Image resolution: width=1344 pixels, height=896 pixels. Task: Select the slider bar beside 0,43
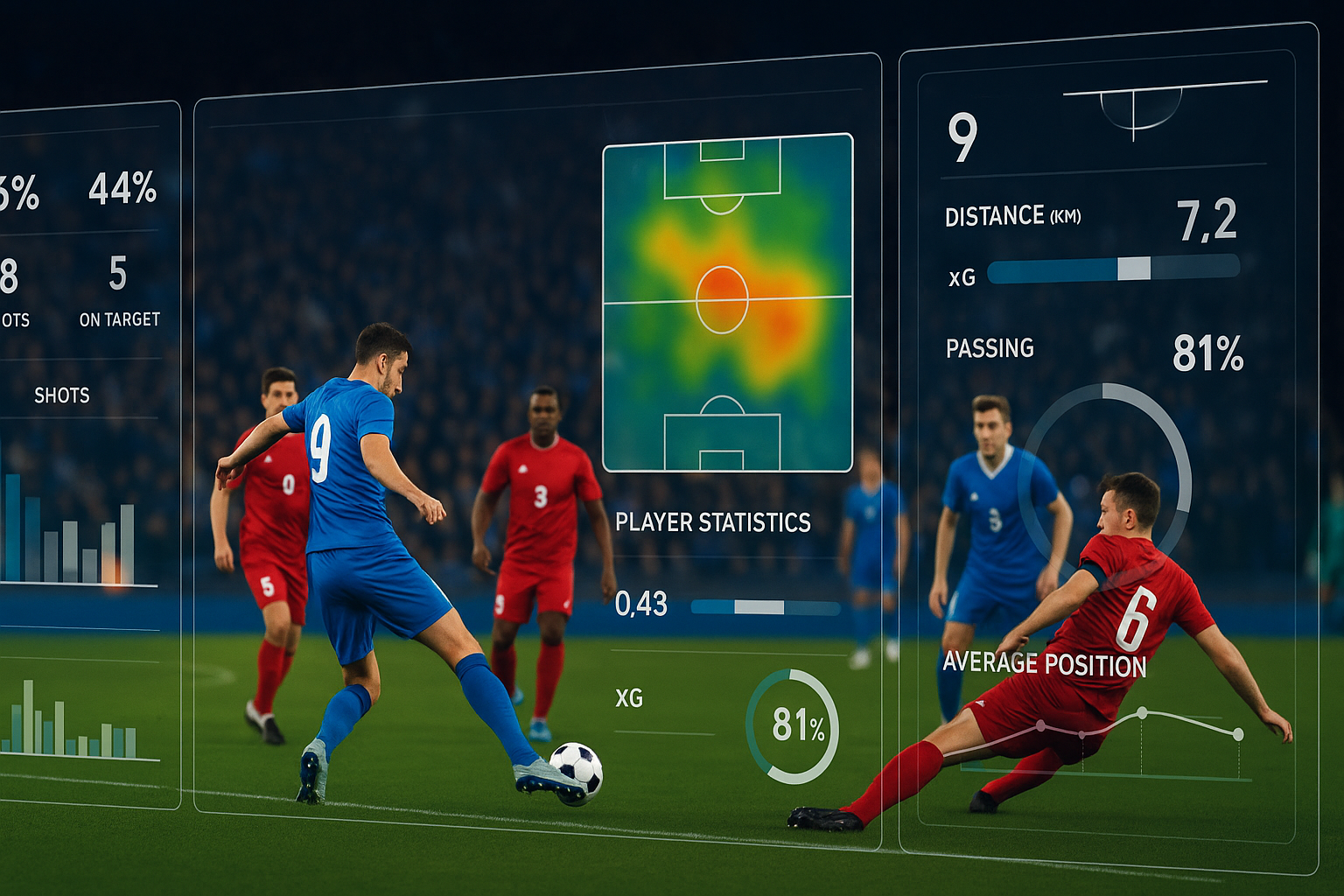pyautogui.click(x=765, y=606)
